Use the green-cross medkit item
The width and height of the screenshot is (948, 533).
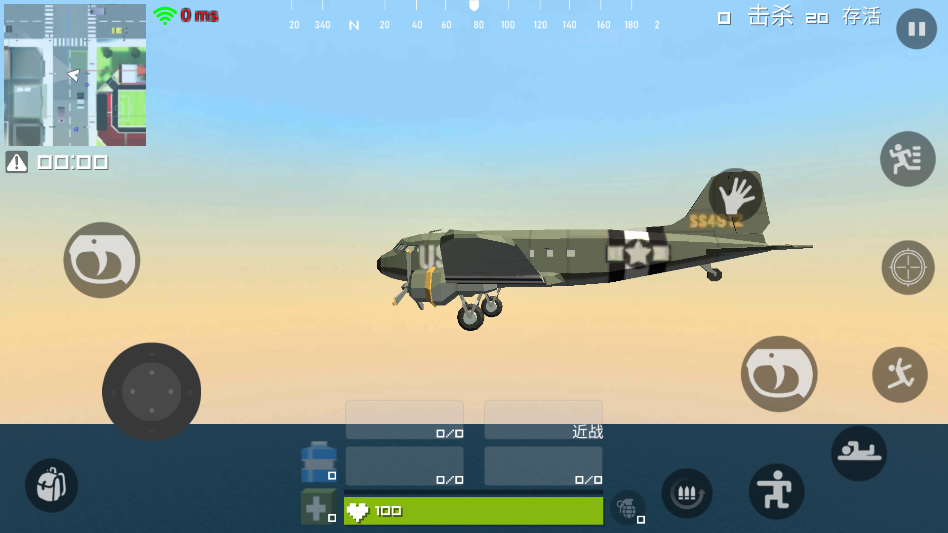click(x=318, y=507)
